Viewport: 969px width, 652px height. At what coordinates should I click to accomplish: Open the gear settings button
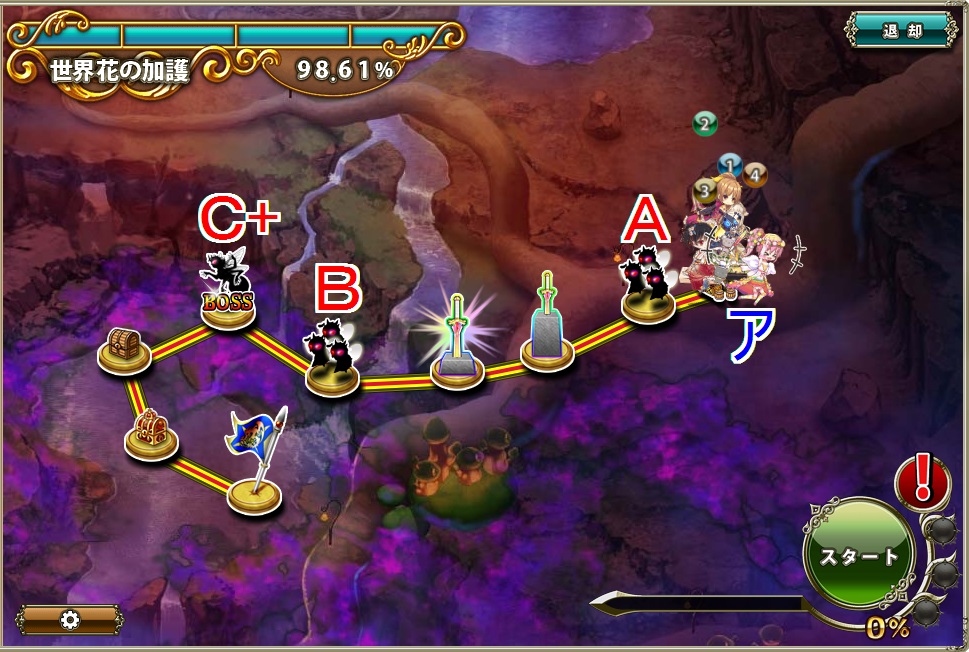pyautogui.click(x=69, y=619)
